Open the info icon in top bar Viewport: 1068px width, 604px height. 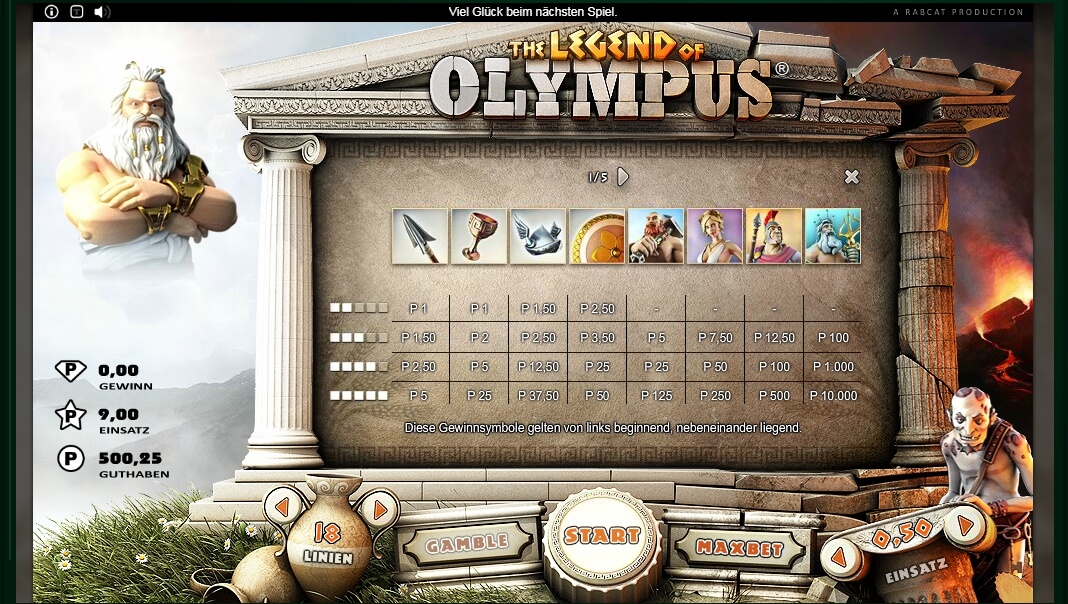(x=52, y=12)
